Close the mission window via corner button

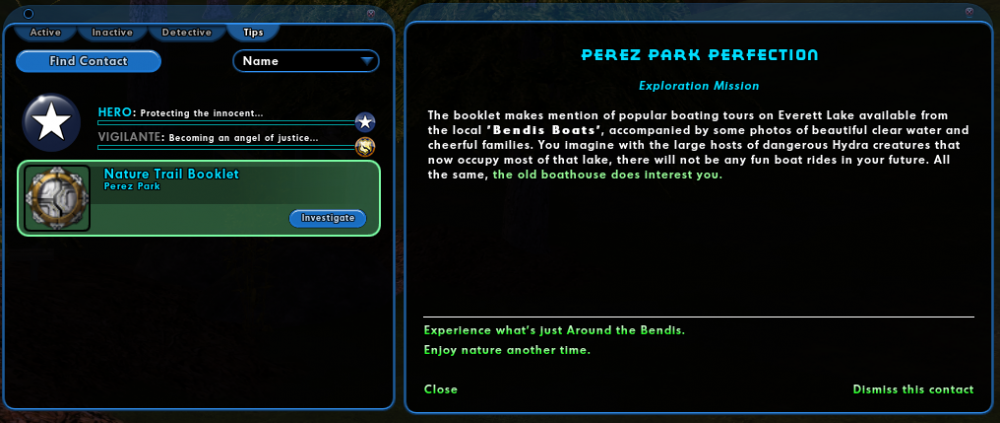point(969,12)
